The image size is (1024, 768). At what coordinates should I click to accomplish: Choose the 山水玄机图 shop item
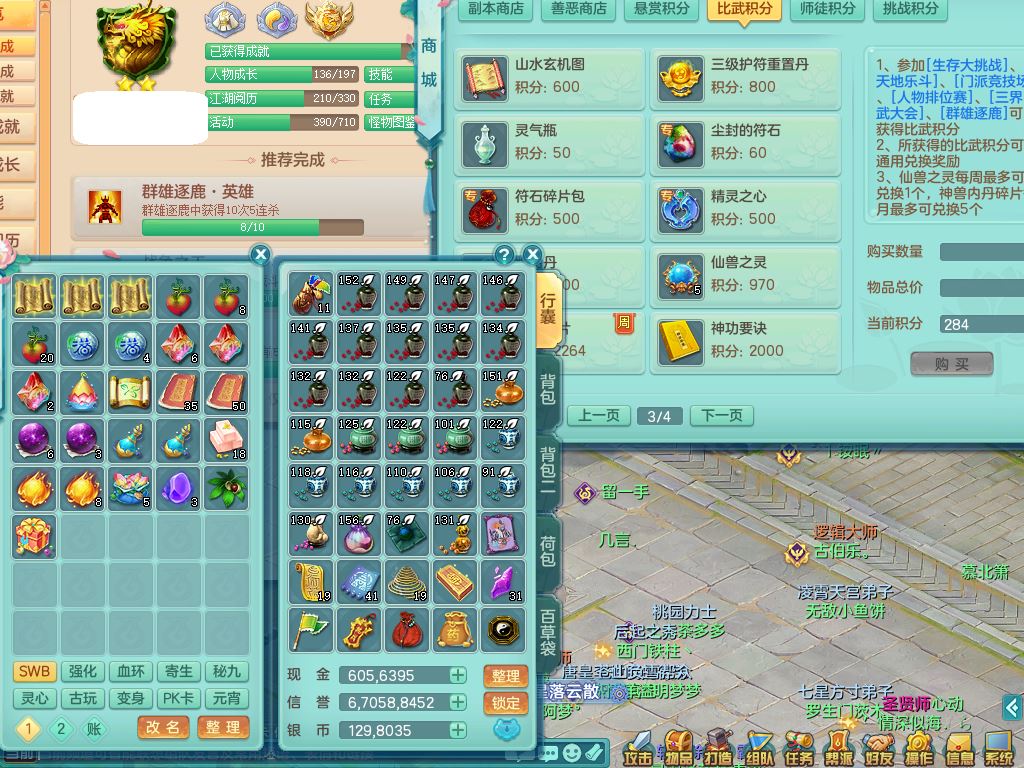[x=551, y=76]
